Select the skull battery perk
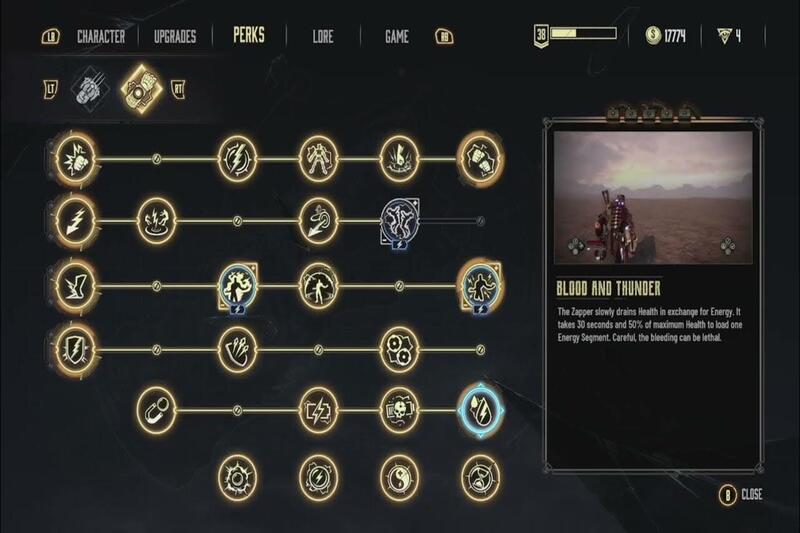 tap(399, 408)
